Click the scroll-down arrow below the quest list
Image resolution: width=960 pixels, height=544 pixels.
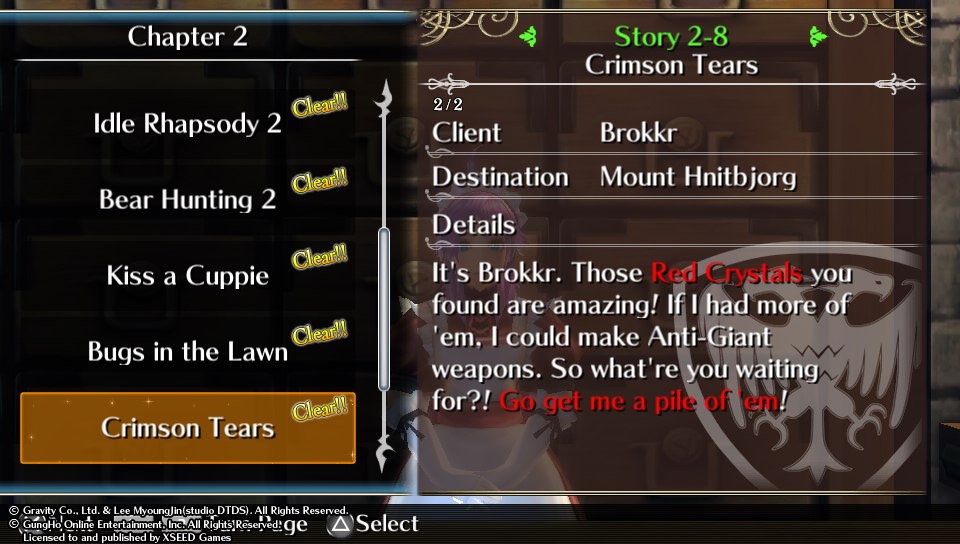click(x=383, y=457)
